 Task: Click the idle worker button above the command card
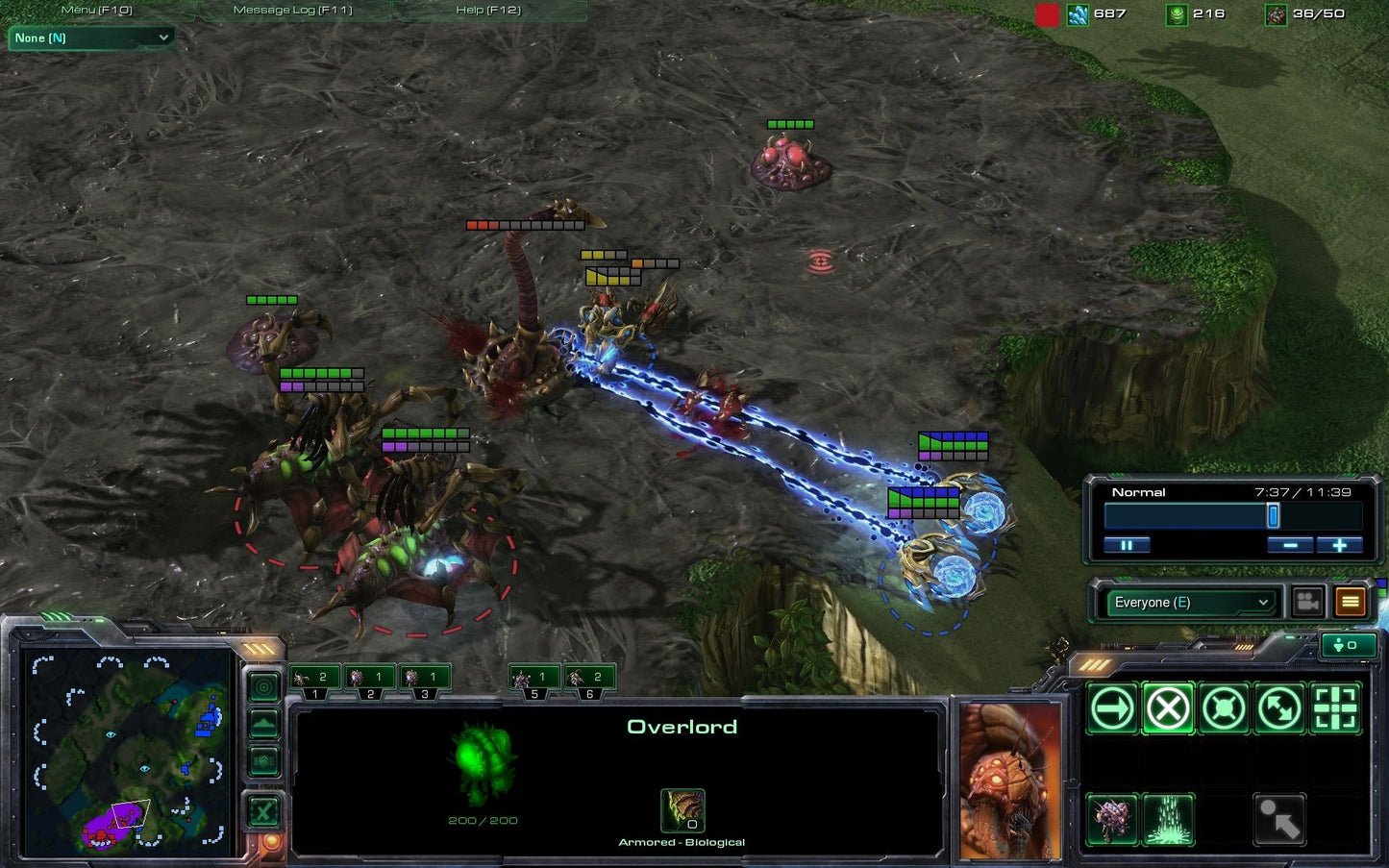coord(1348,645)
